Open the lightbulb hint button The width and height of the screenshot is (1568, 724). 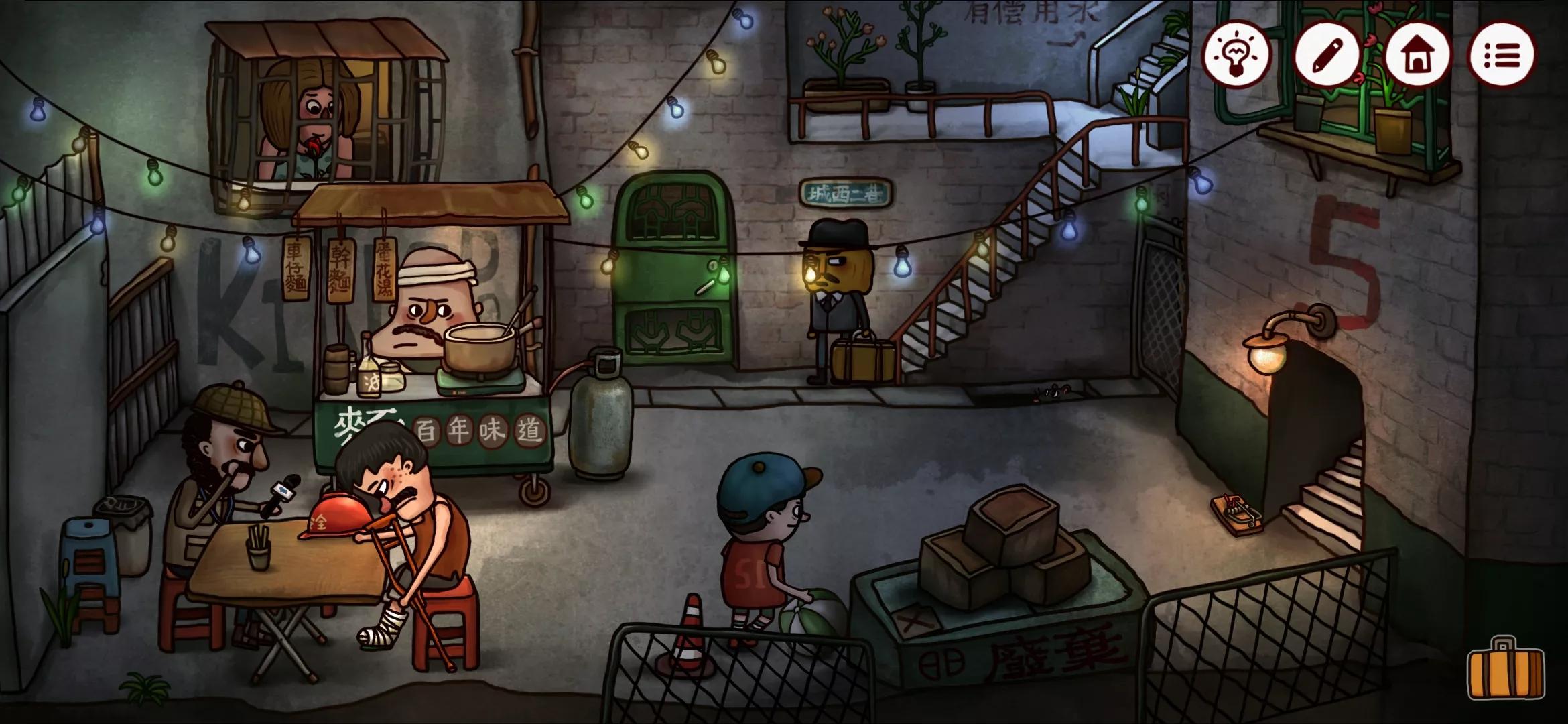click(1237, 55)
